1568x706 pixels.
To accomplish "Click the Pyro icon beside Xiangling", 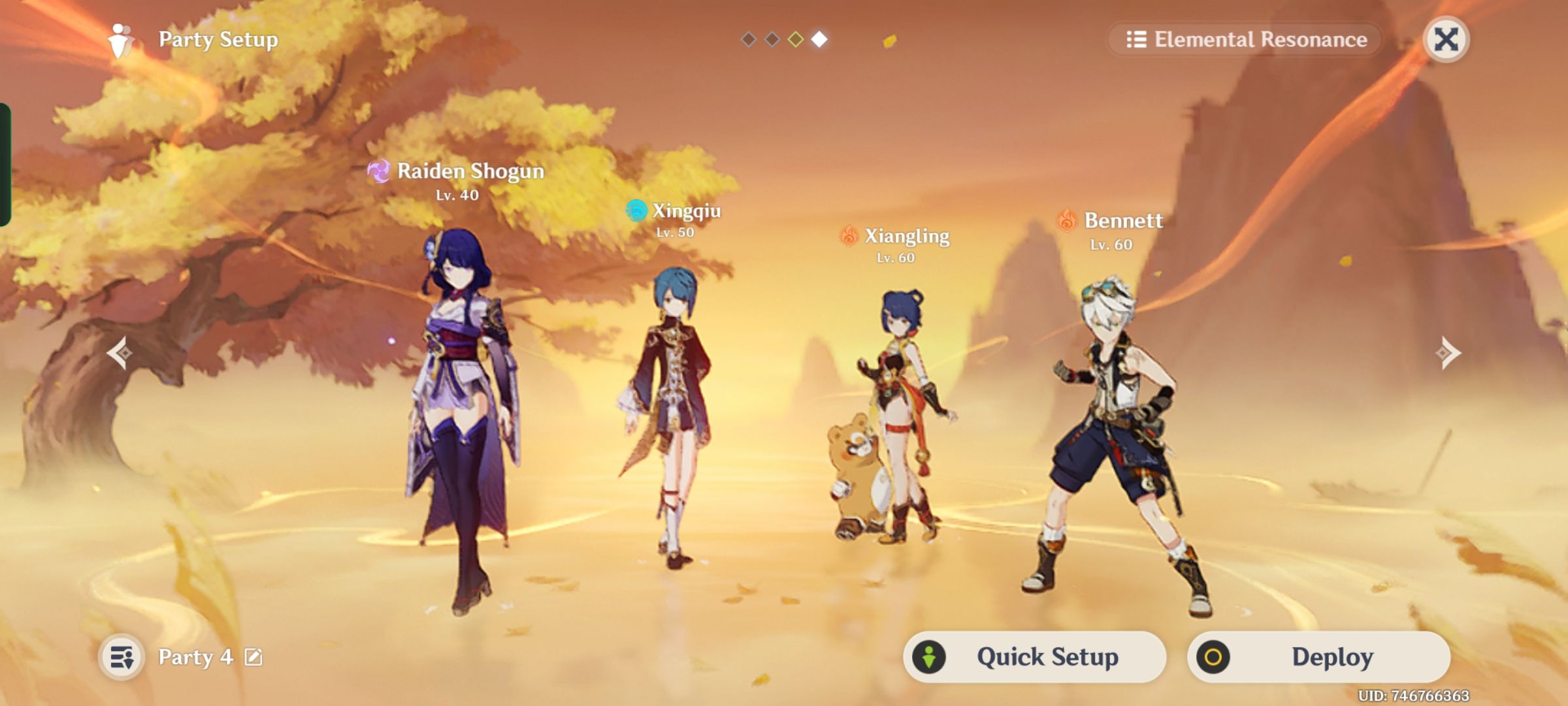I will tap(850, 237).
